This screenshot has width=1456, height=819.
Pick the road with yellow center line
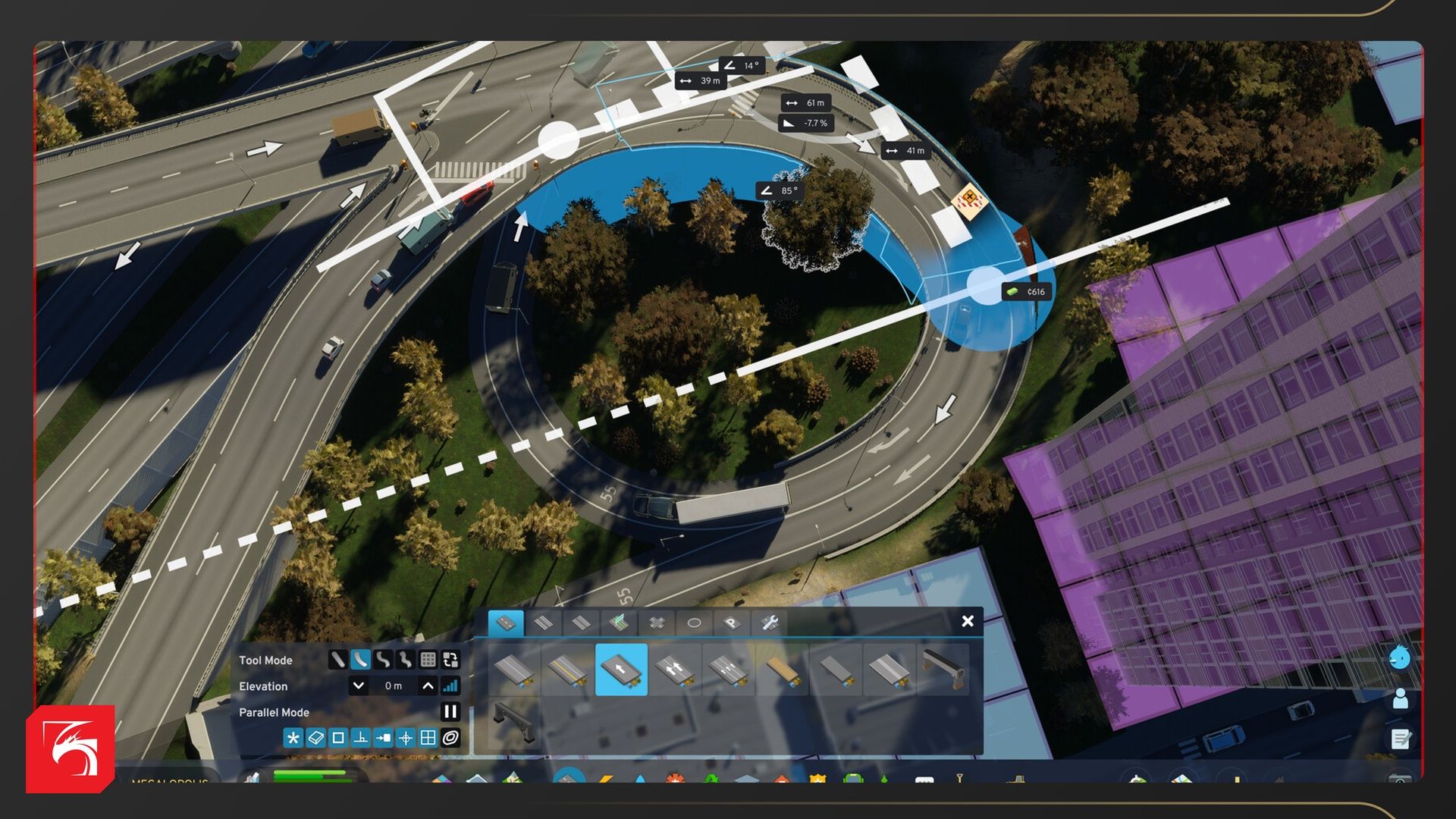(567, 670)
